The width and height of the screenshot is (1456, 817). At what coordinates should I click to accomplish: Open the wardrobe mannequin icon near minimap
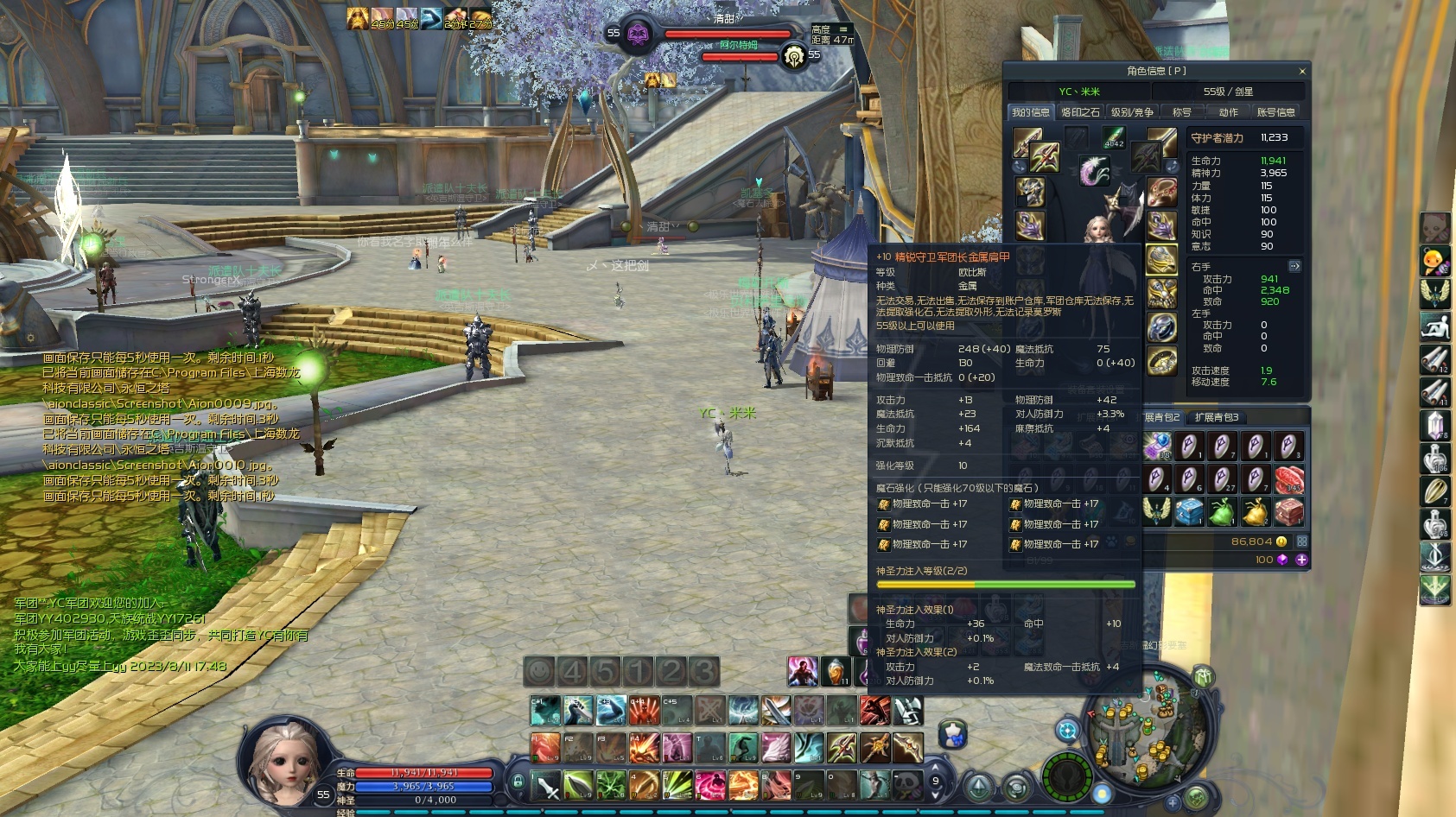[952, 734]
